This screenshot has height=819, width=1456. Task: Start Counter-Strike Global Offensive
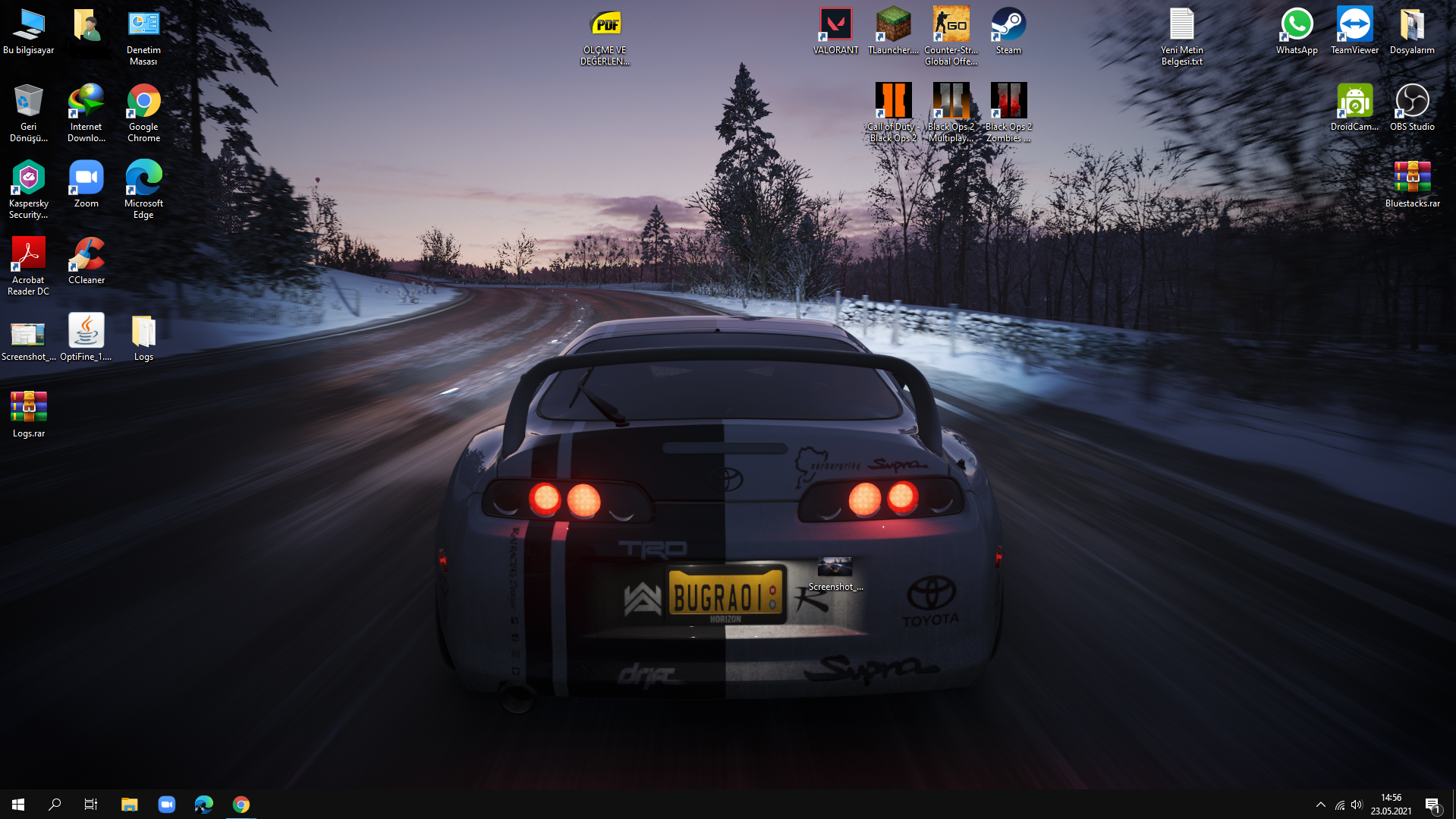coord(951,24)
